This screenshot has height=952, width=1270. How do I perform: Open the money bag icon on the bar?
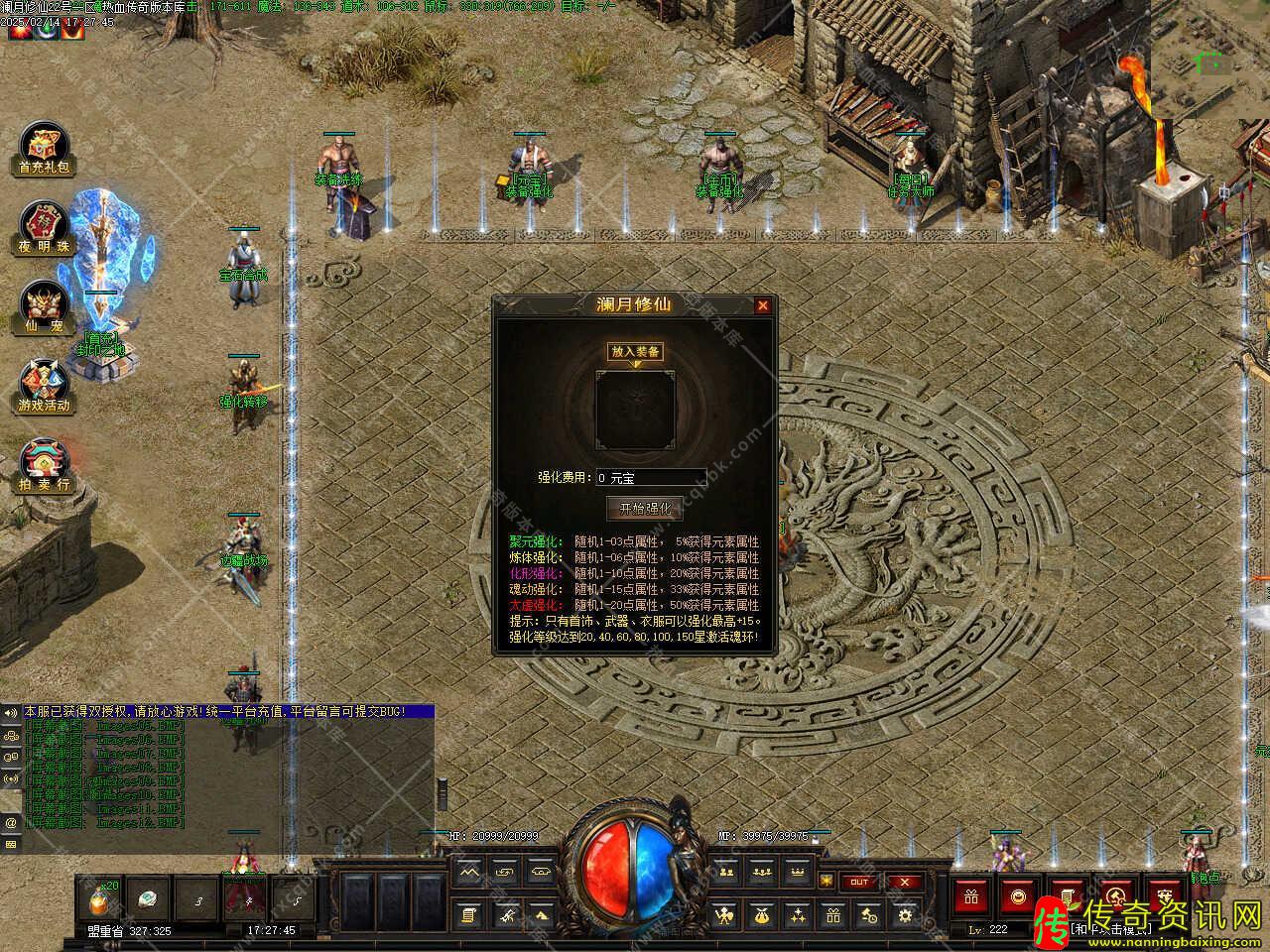(x=760, y=914)
